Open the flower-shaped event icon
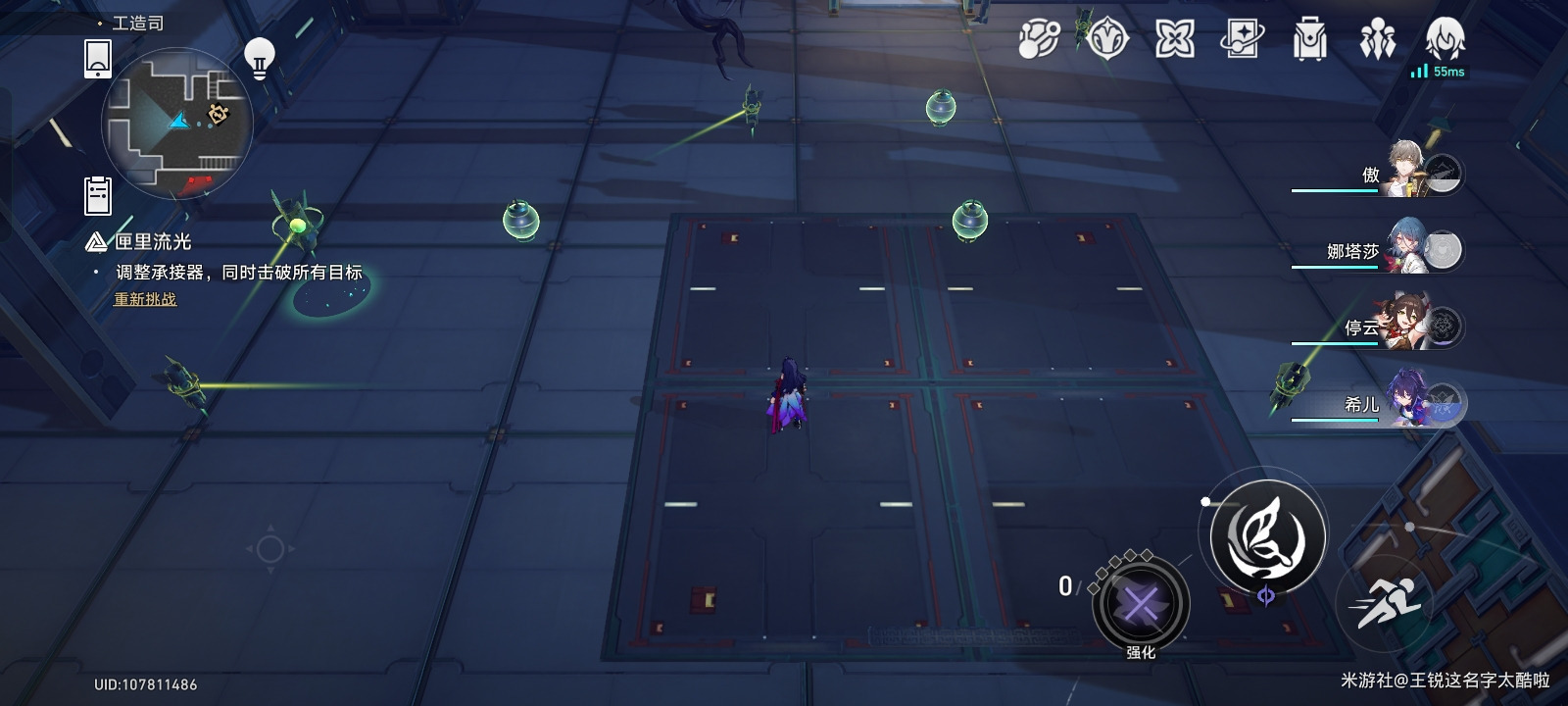The height and width of the screenshot is (706, 1568). (x=1174, y=39)
